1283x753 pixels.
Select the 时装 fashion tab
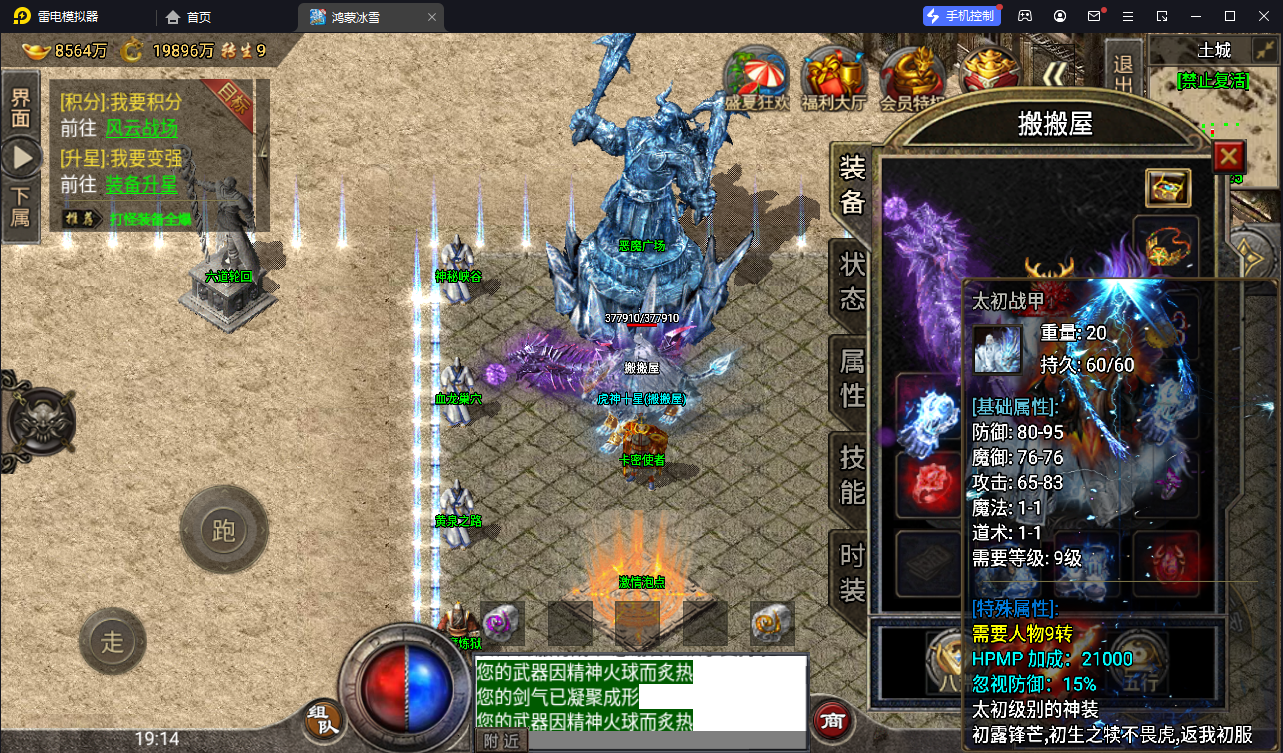[852, 572]
